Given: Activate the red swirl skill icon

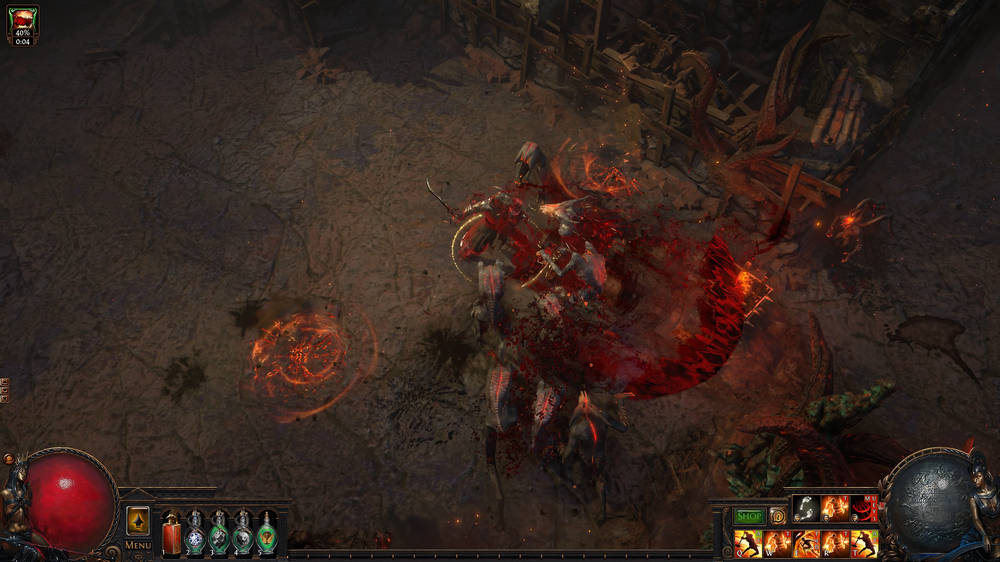Looking at the screenshot, I should click(x=863, y=509).
